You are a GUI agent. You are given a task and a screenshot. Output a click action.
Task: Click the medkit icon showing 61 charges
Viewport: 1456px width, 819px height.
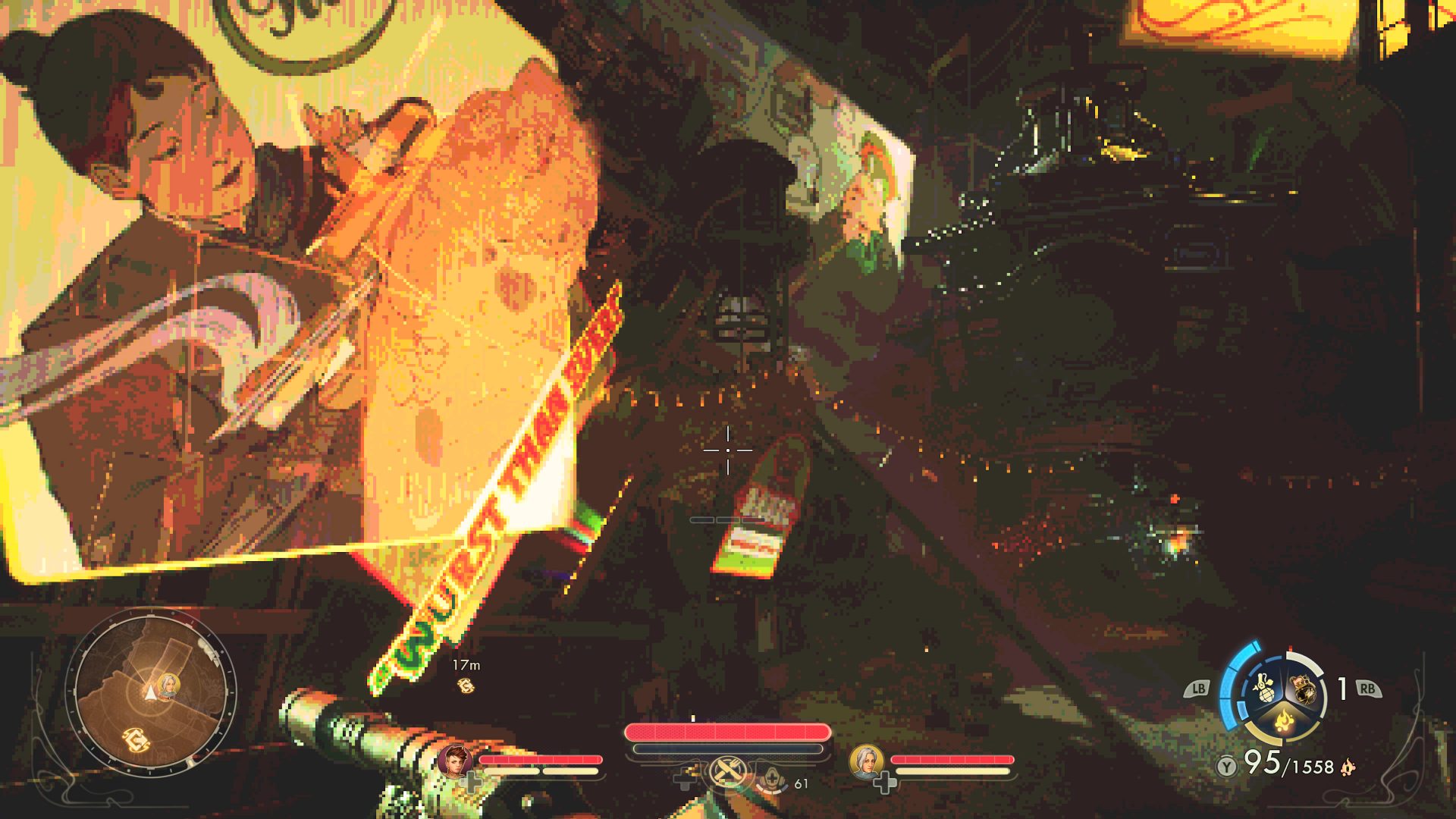tap(771, 778)
